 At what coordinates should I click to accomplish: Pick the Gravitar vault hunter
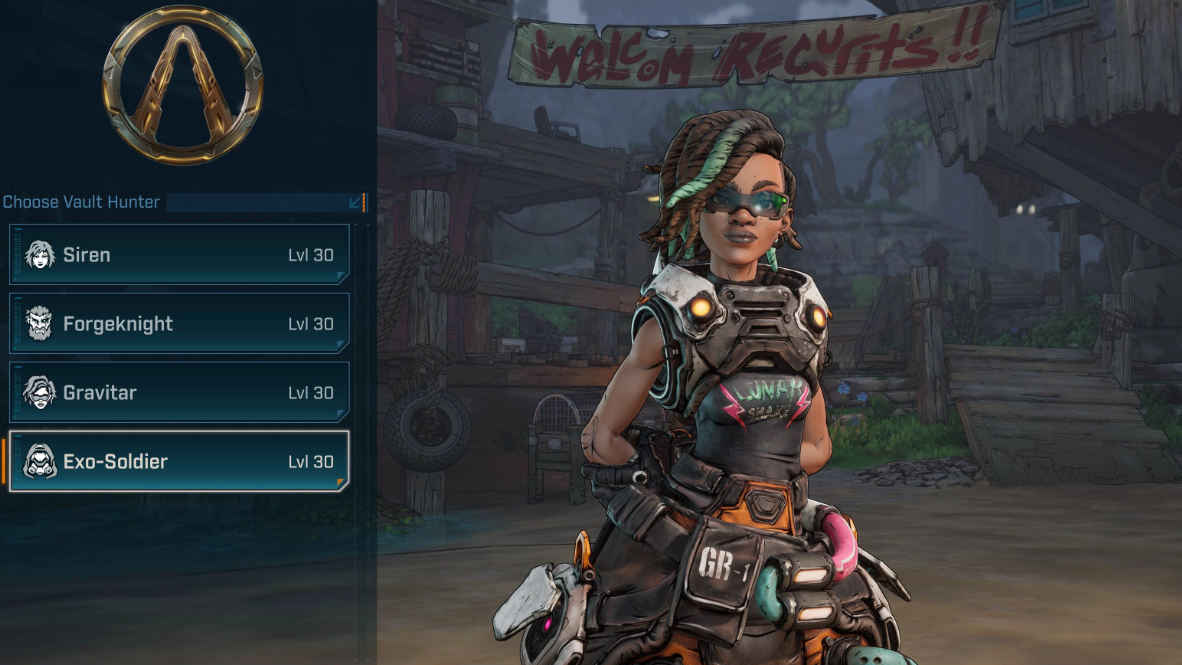(180, 393)
